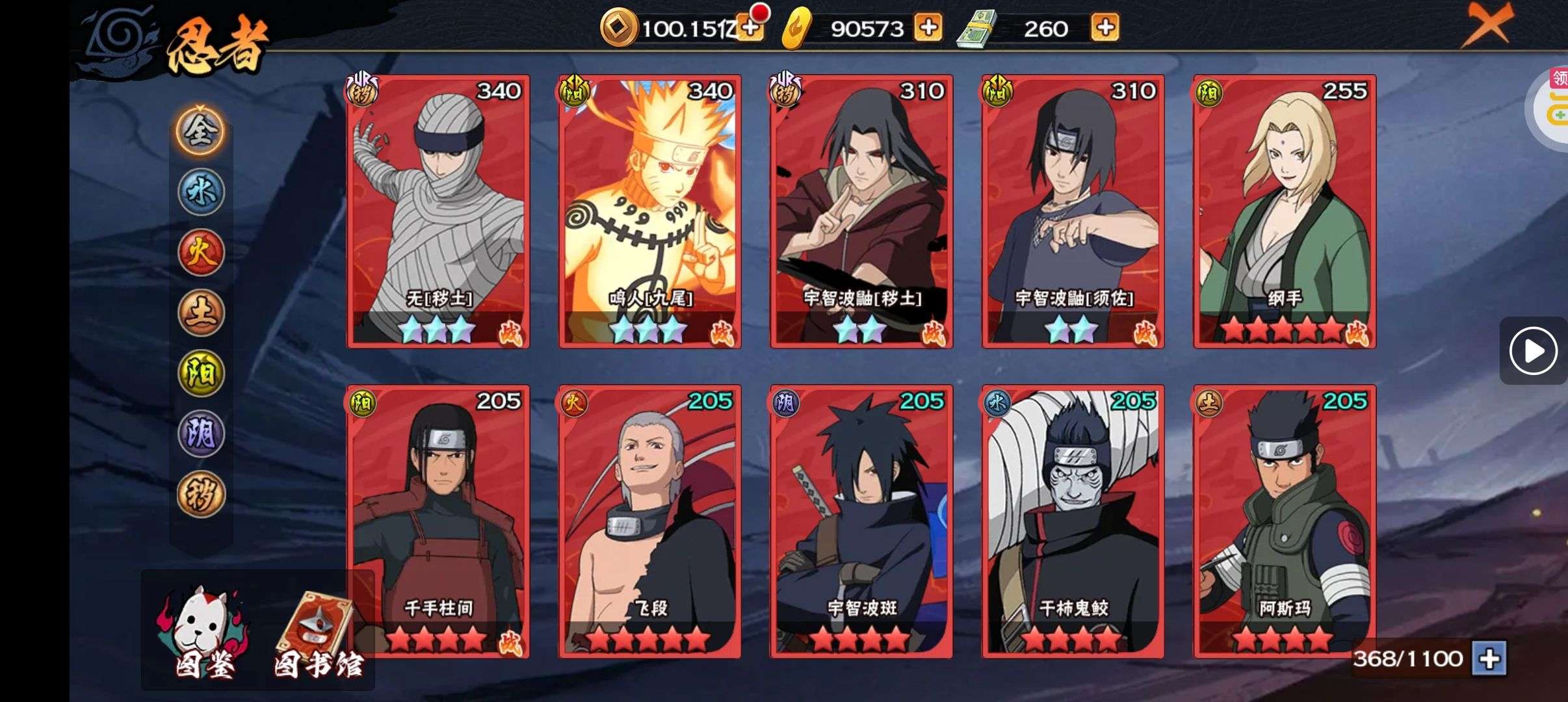The width and height of the screenshot is (1568, 702).
Task: Choose the 鸣人[九尾] ninja card
Action: [x=650, y=211]
